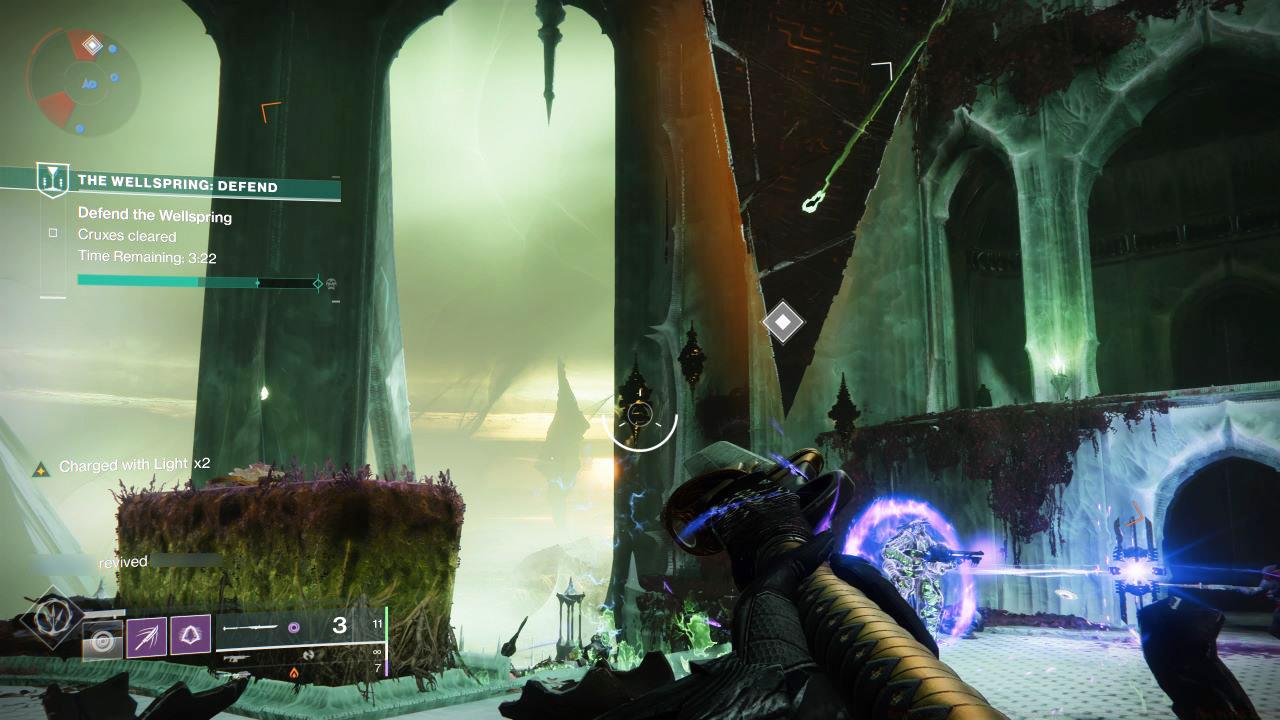Click the Marksman's Dodge class ability icon

point(103,639)
